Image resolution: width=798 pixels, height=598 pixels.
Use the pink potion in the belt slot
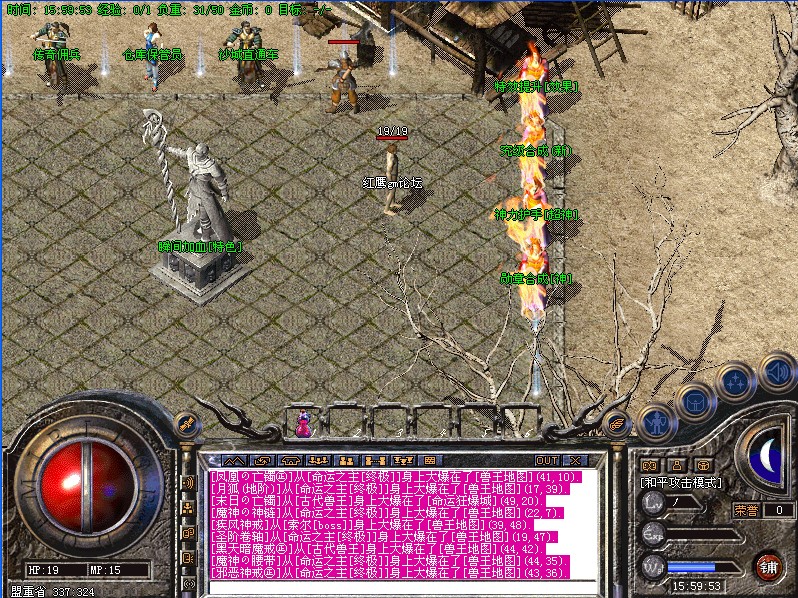pos(303,424)
